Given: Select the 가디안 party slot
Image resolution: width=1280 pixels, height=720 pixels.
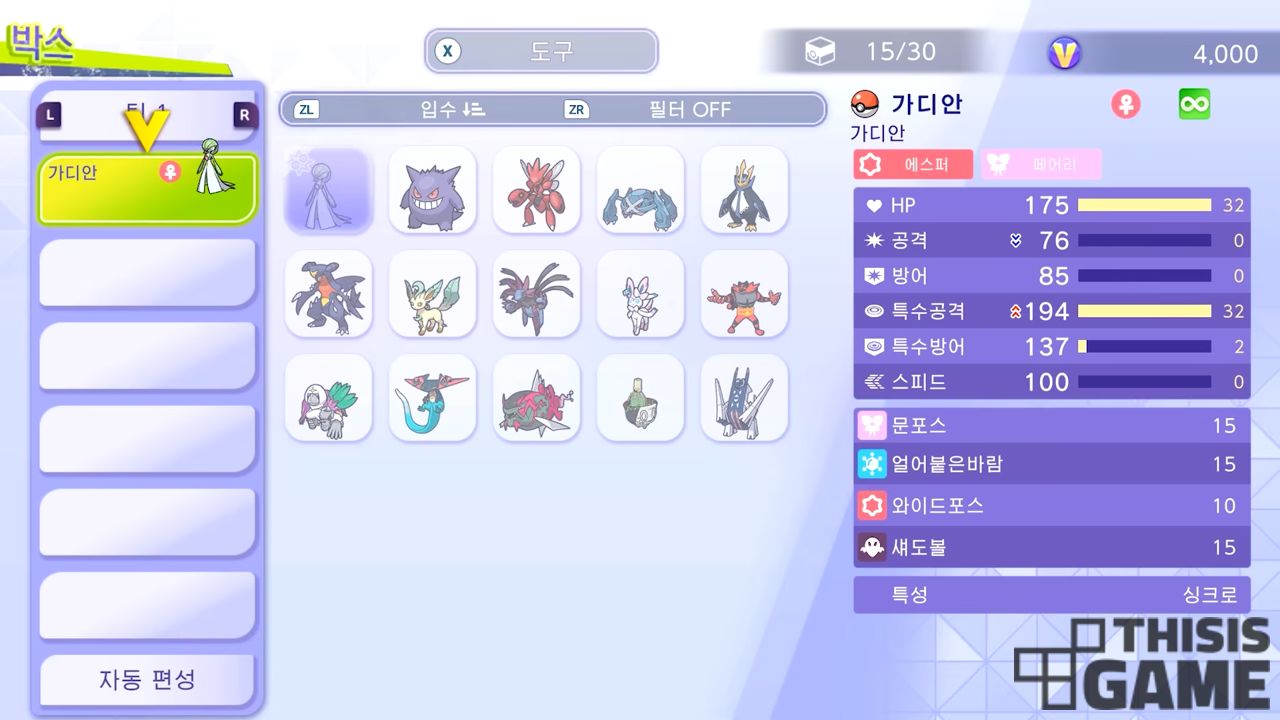Looking at the screenshot, I should 148,187.
